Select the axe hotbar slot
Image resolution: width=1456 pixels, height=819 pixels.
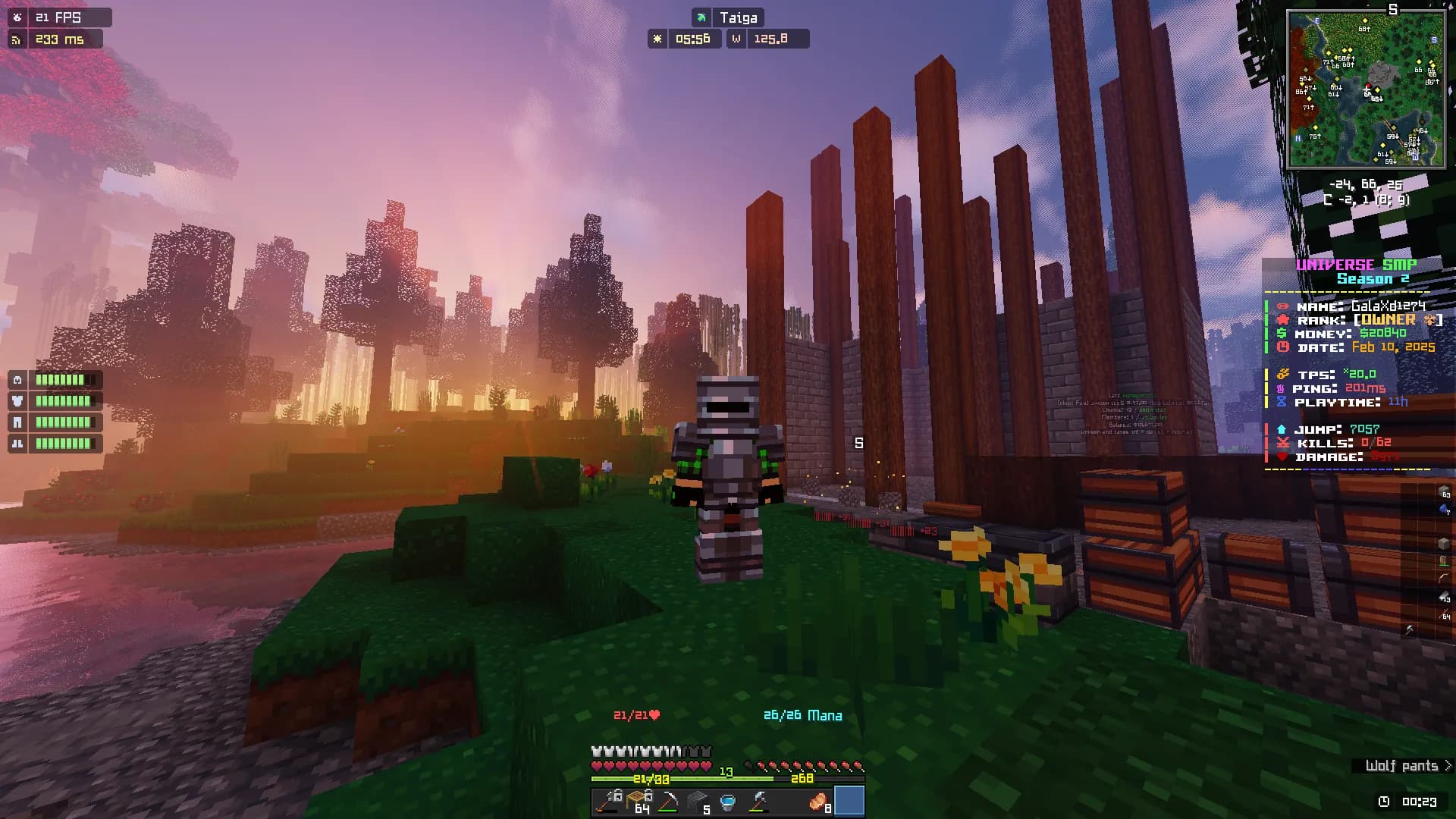point(758,801)
